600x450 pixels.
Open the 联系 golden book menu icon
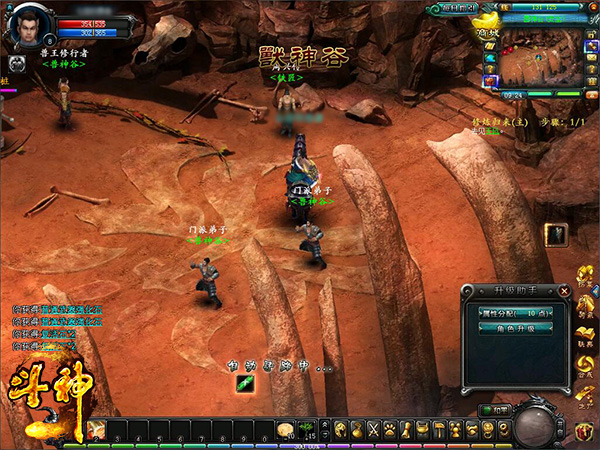tap(584, 335)
